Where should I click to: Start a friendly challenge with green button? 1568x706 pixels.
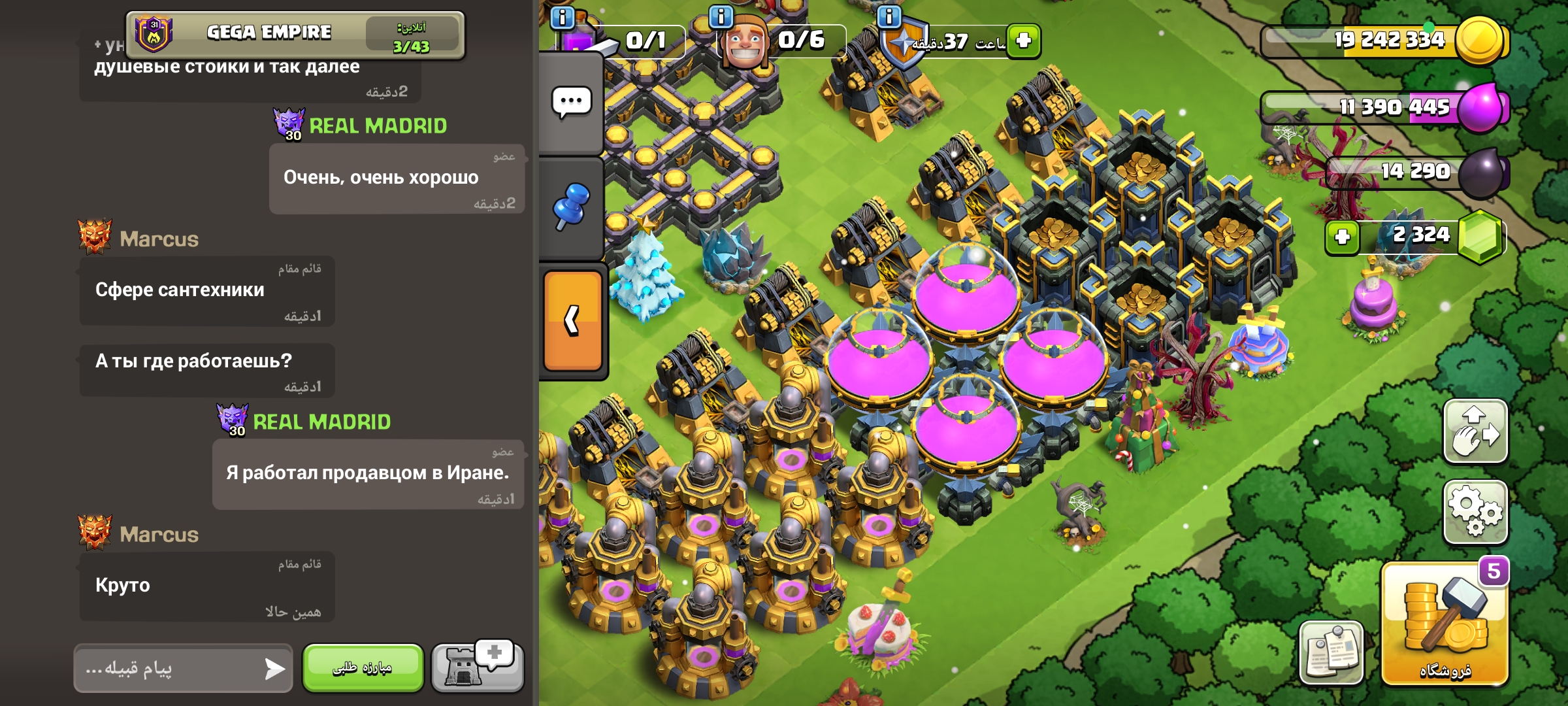tap(363, 667)
